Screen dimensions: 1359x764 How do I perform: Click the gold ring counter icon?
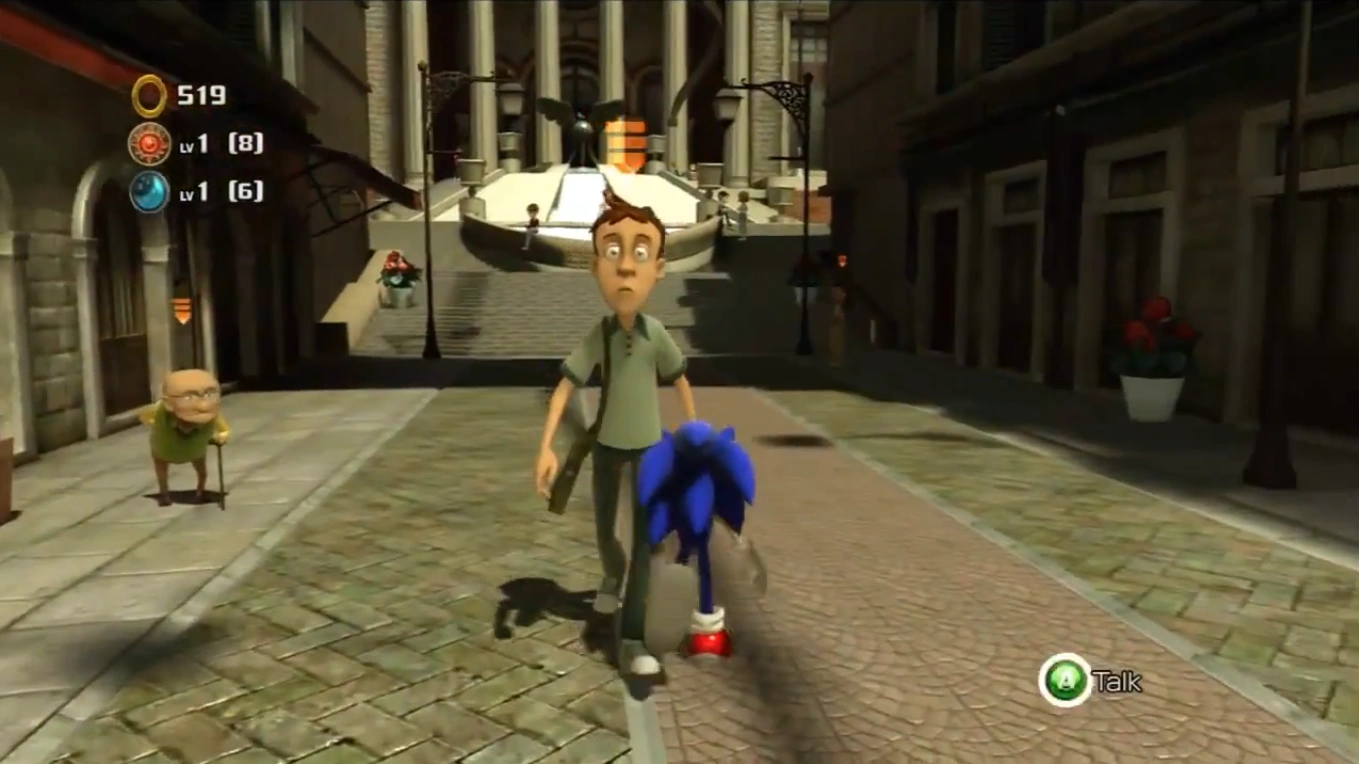click(x=149, y=96)
